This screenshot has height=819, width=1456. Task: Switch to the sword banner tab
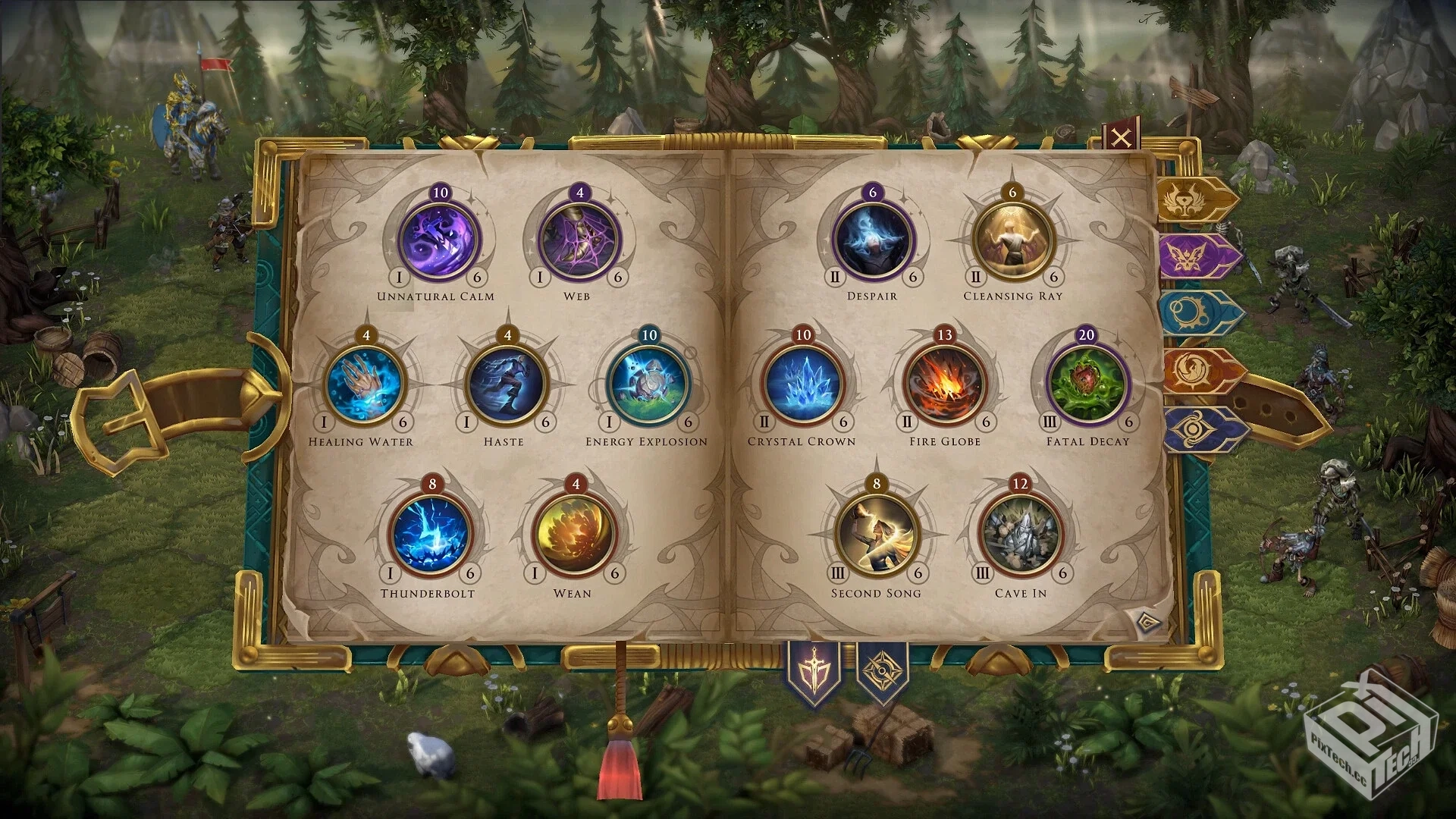(x=814, y=672)
